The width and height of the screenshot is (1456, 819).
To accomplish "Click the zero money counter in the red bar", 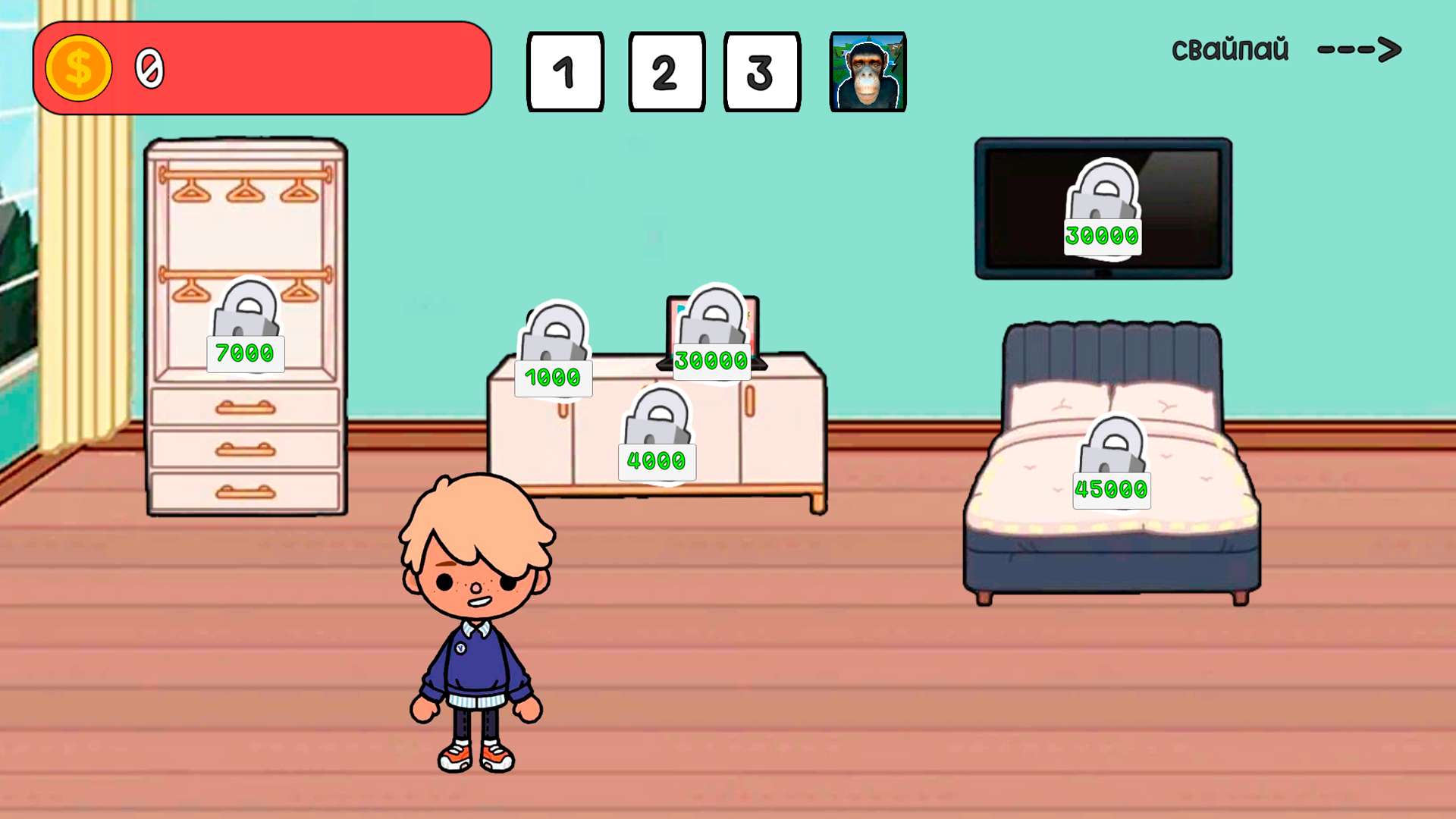I will click(149, 70).
